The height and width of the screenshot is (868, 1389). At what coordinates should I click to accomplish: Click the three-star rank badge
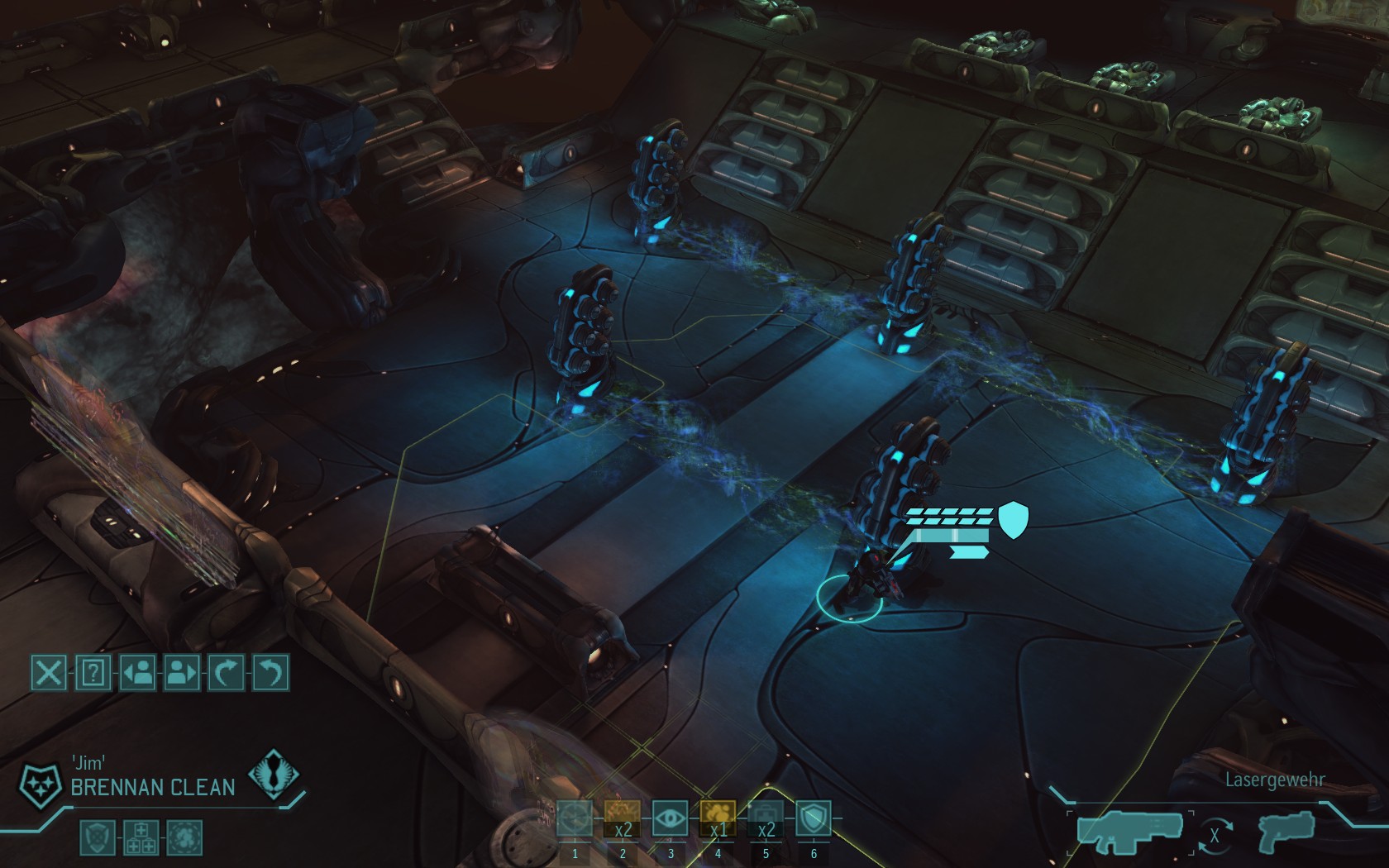[x=40, y=784]
